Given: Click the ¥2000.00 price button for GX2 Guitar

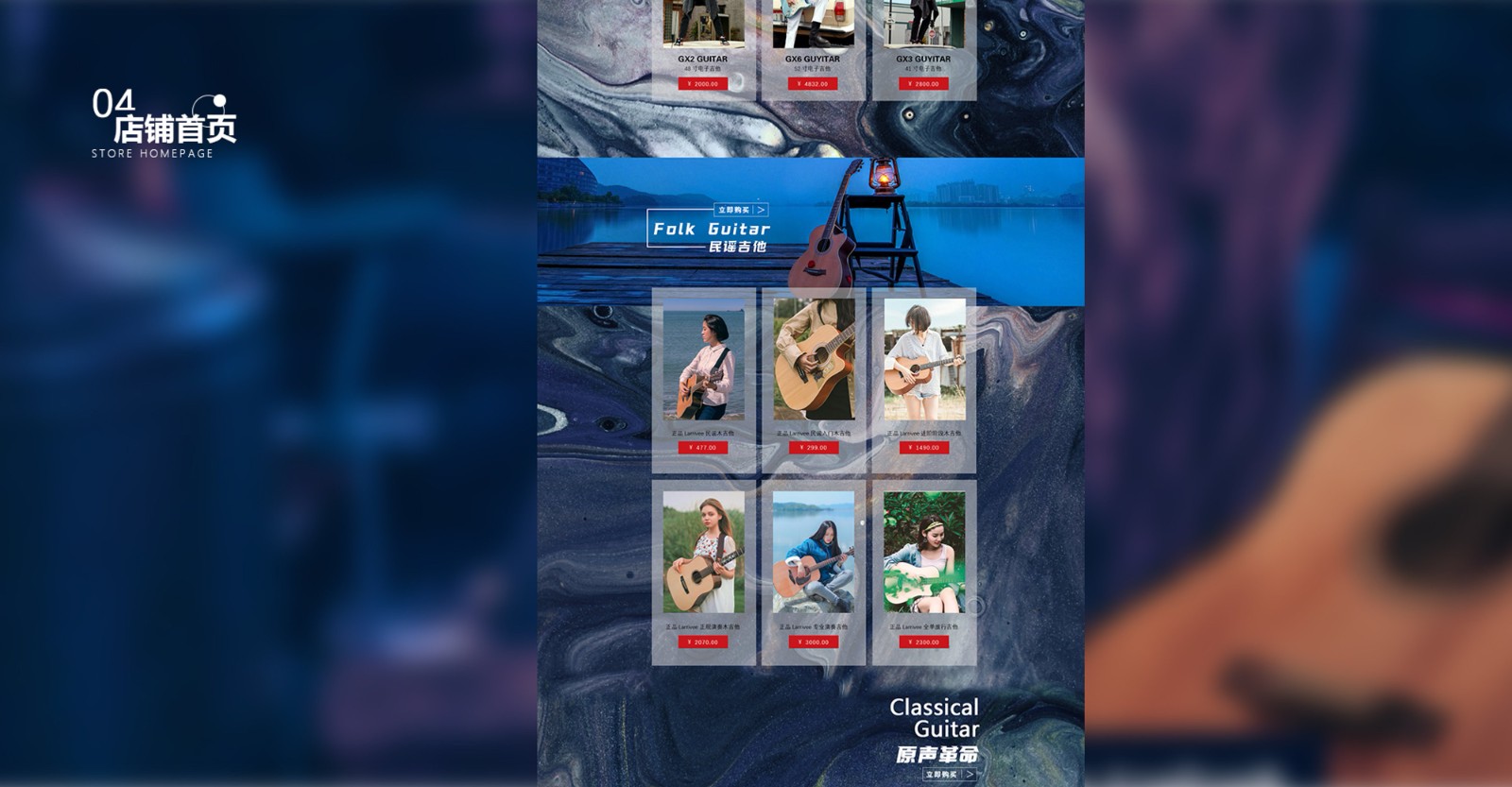Looking at the screenshot, I should coord(703,84).
